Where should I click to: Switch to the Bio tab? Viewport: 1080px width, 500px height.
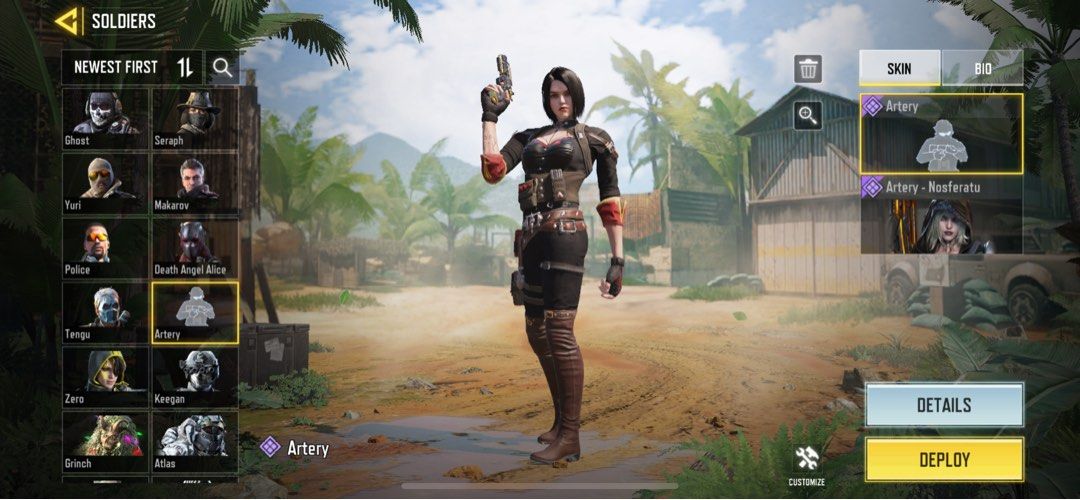click(981, 67)
